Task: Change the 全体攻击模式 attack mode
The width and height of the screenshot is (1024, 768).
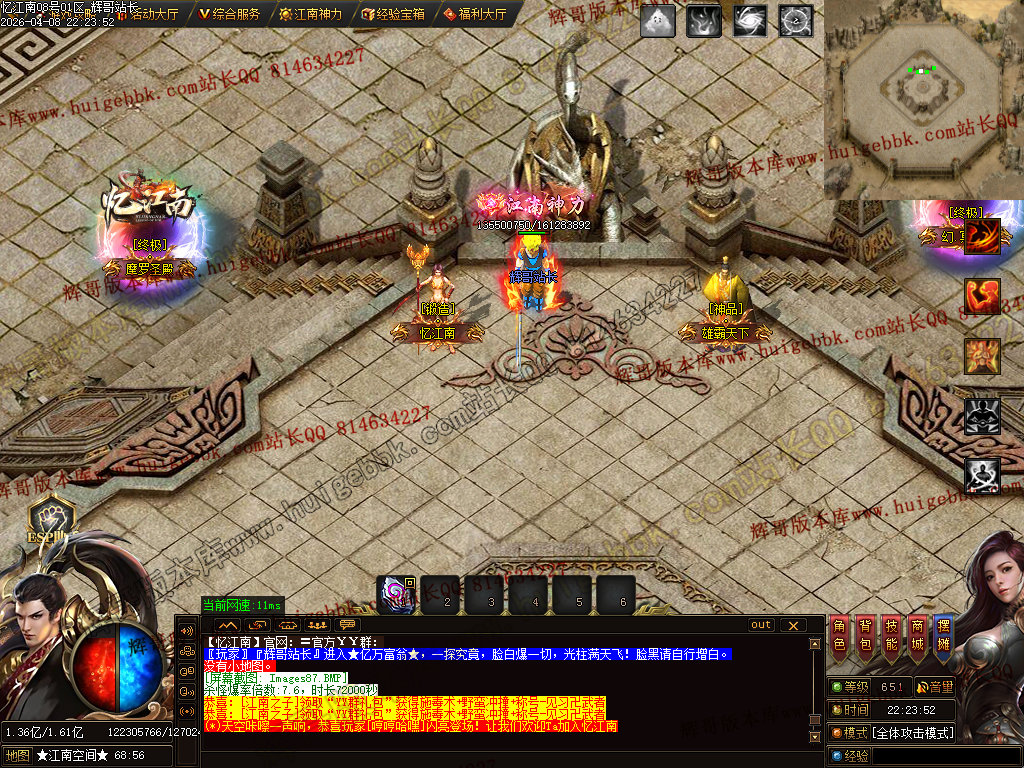Action: tap(912, 733)
